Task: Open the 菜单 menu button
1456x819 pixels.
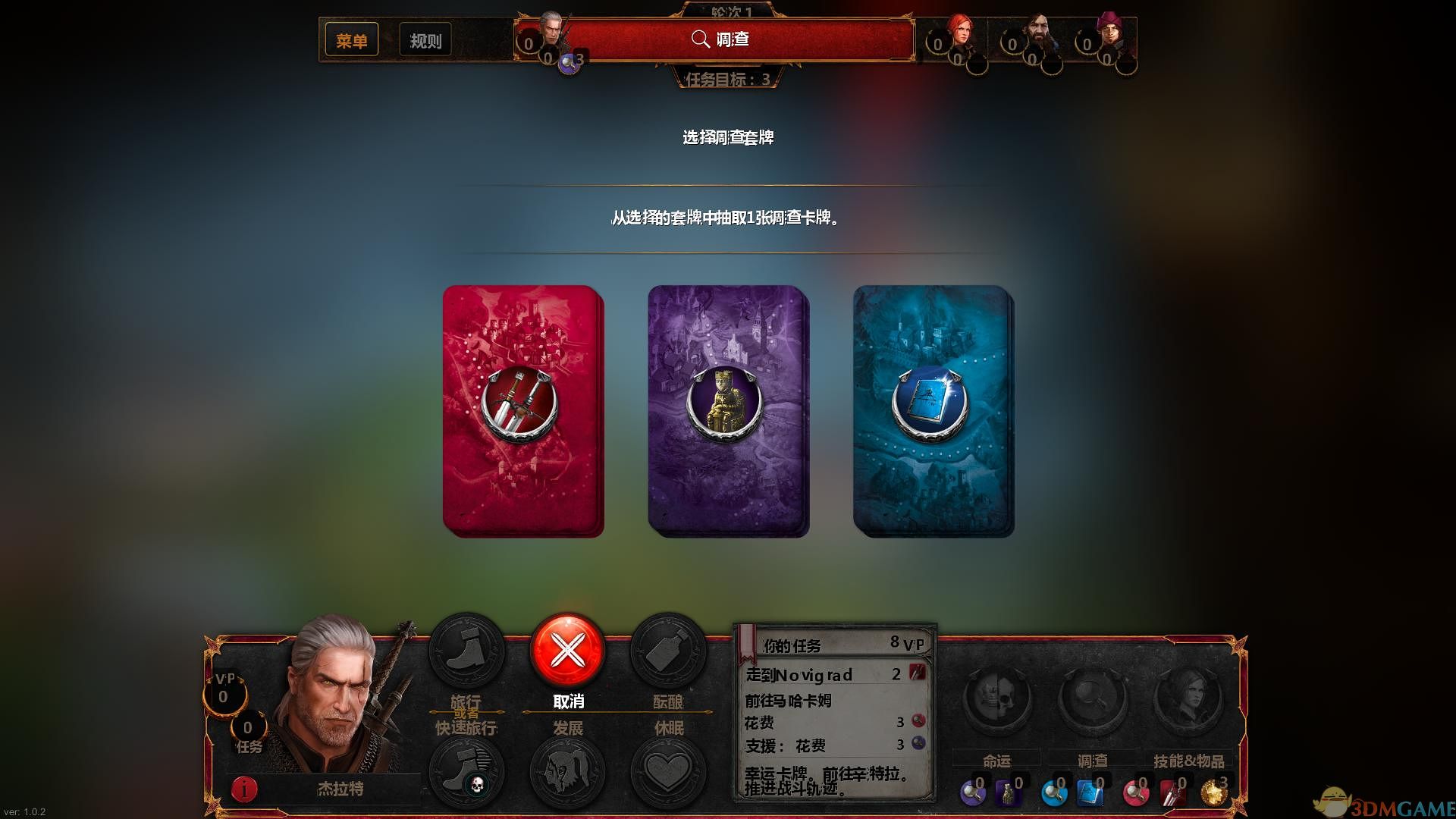Action: pos(351,39)
